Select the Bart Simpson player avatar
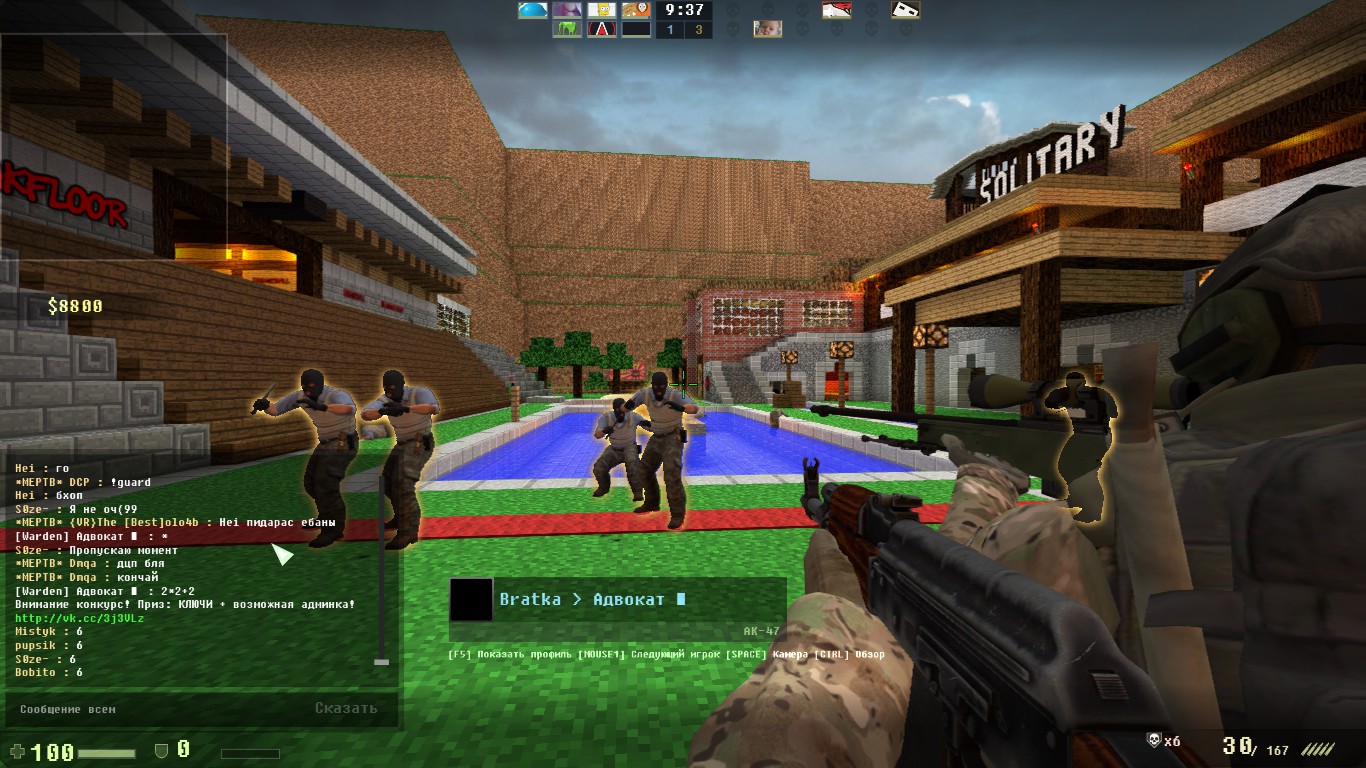Viewport: 1366px width, 768px height. pyautogui.click(x=601, y=10)
